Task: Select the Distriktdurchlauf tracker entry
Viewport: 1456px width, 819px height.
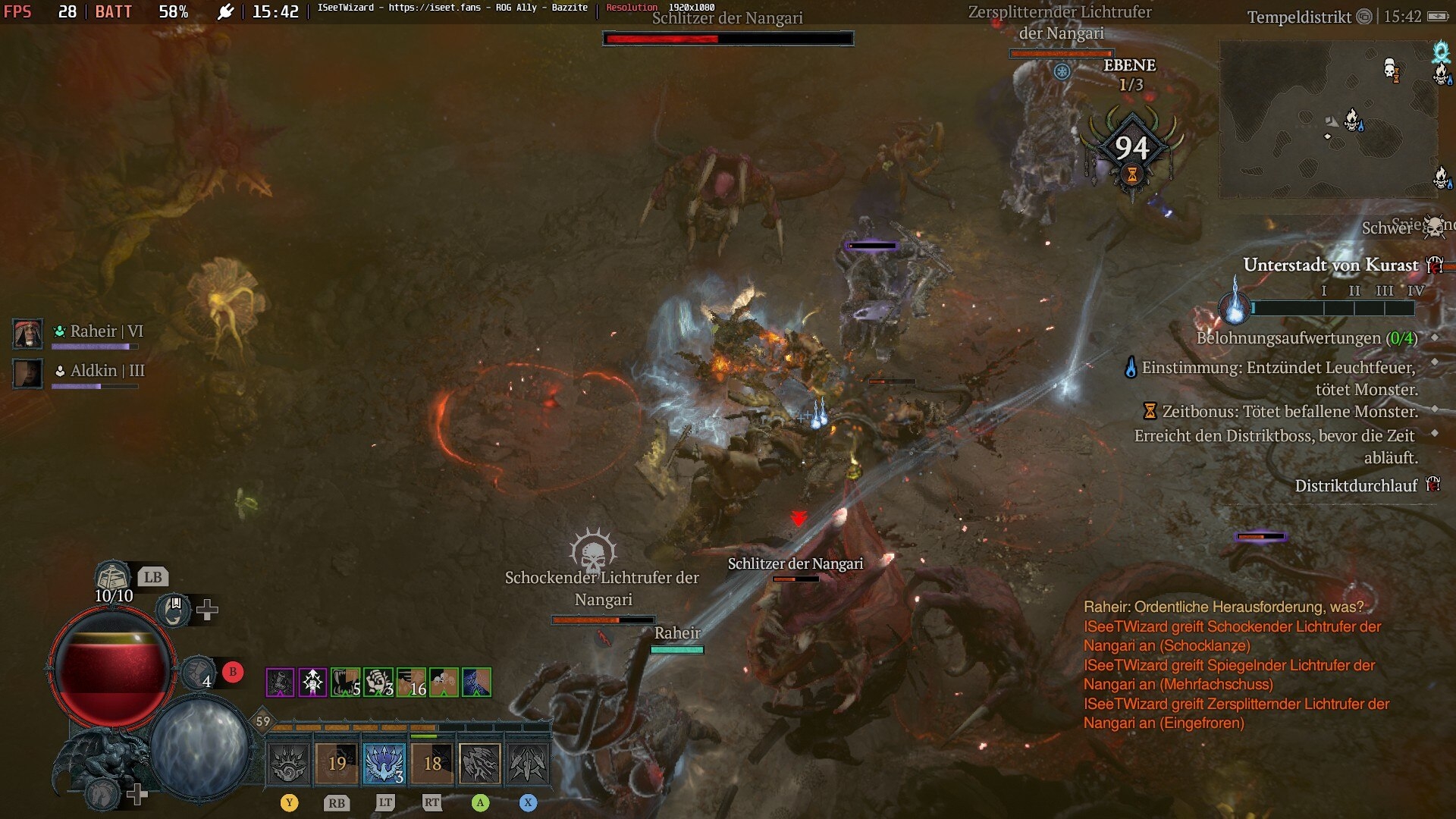Action: [1356, 485]
